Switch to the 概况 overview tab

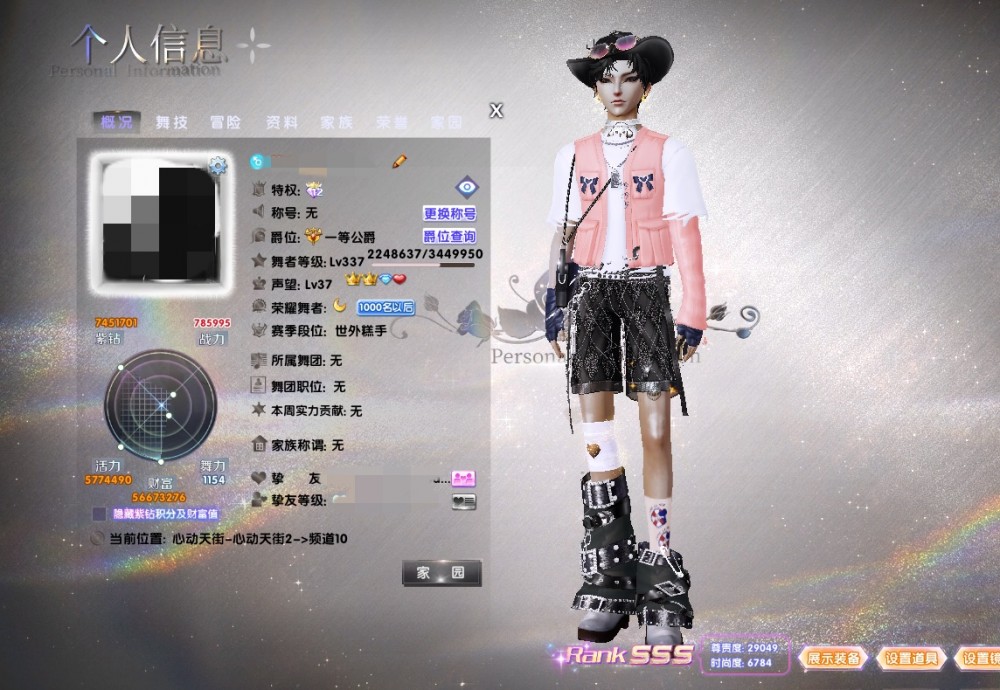pos(116,122)
